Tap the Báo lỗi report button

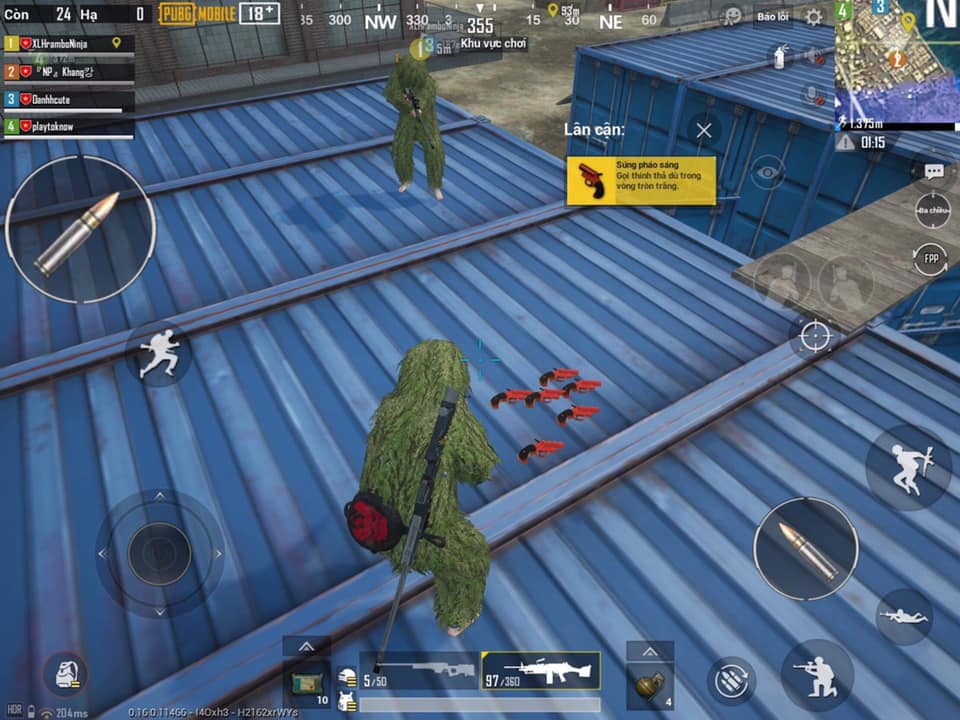click(x=771, y=17)
